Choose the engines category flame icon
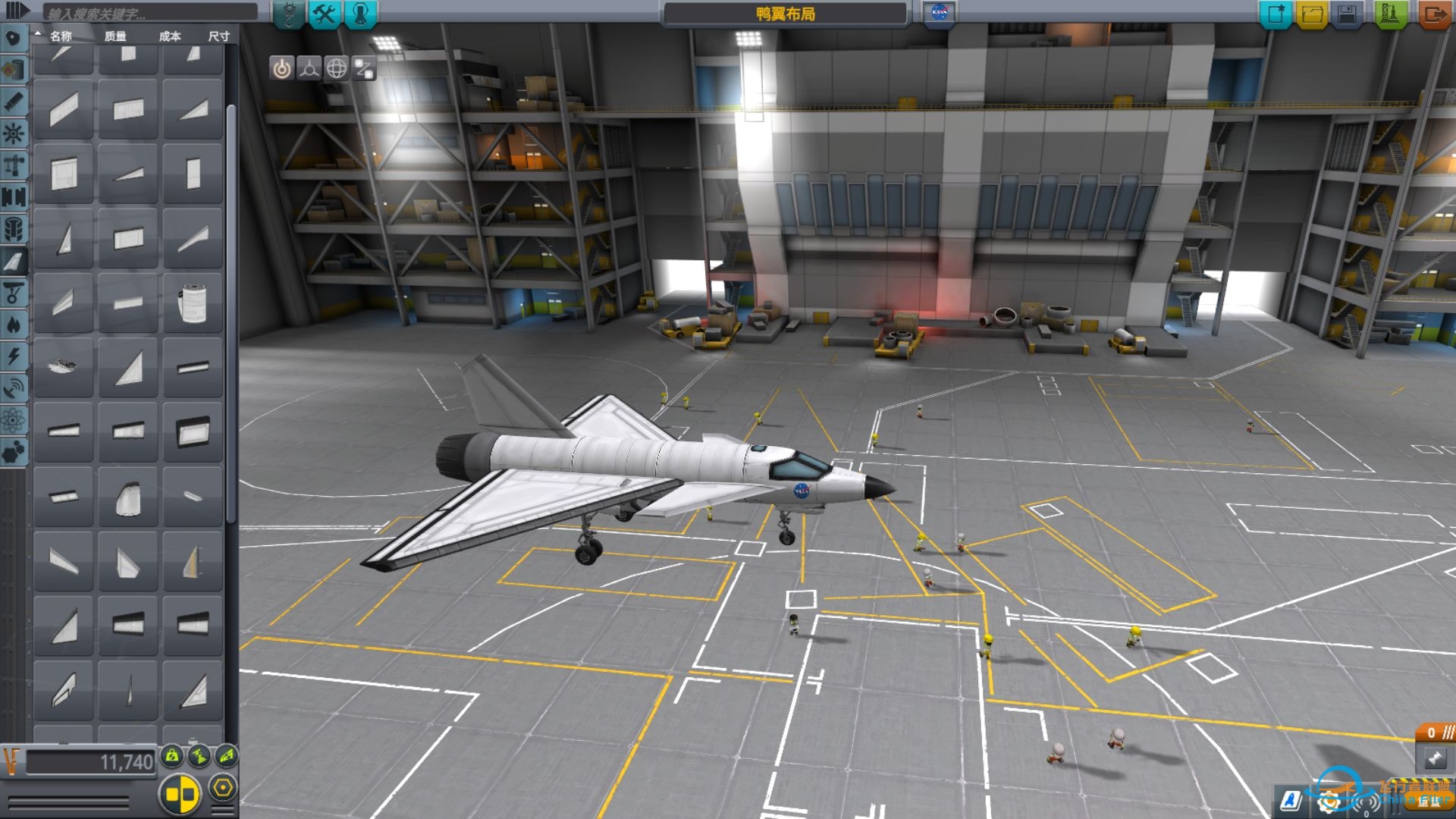 [14, 325]
